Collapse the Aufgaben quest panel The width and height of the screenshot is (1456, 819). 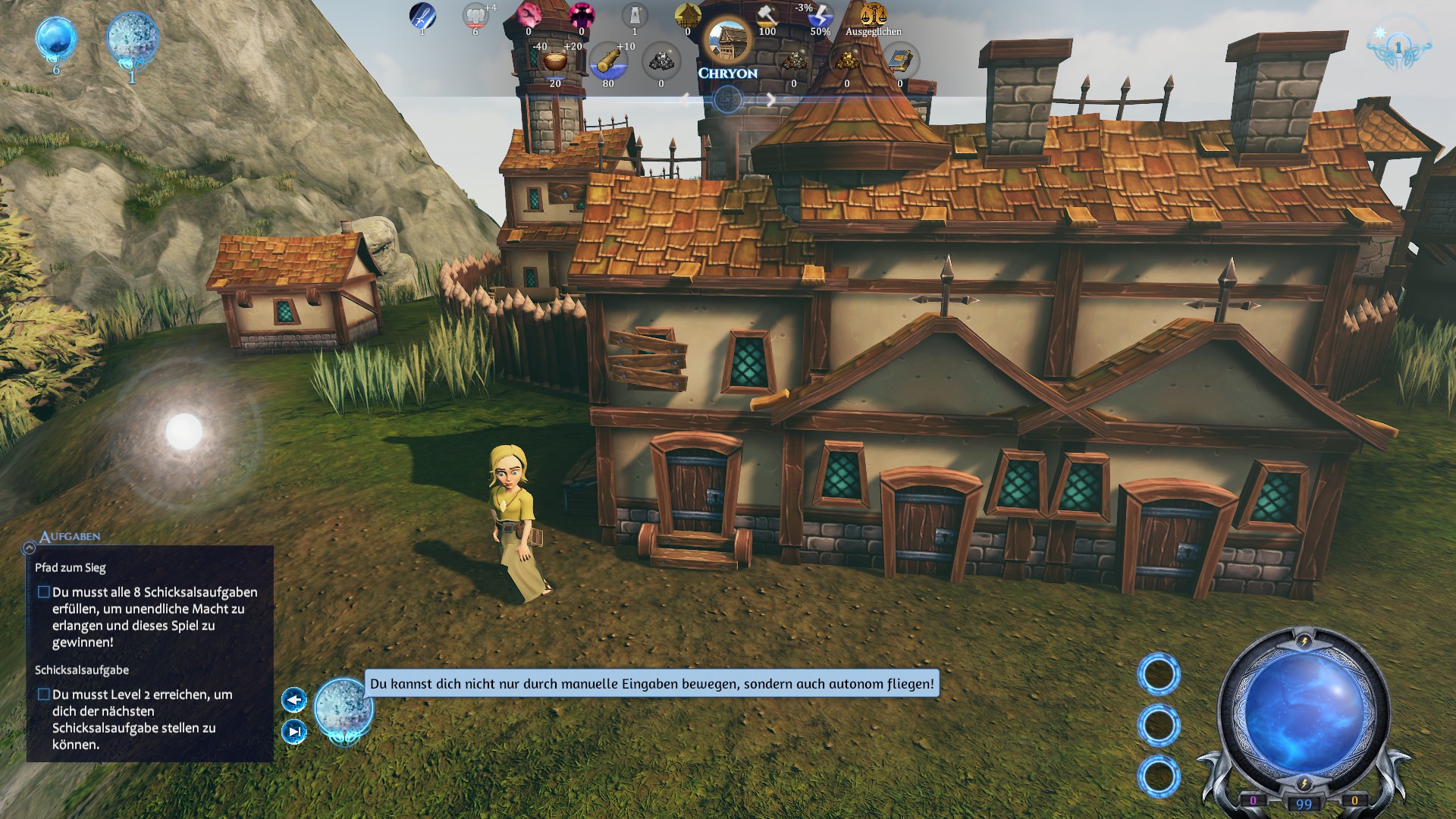tap(29, 548)
